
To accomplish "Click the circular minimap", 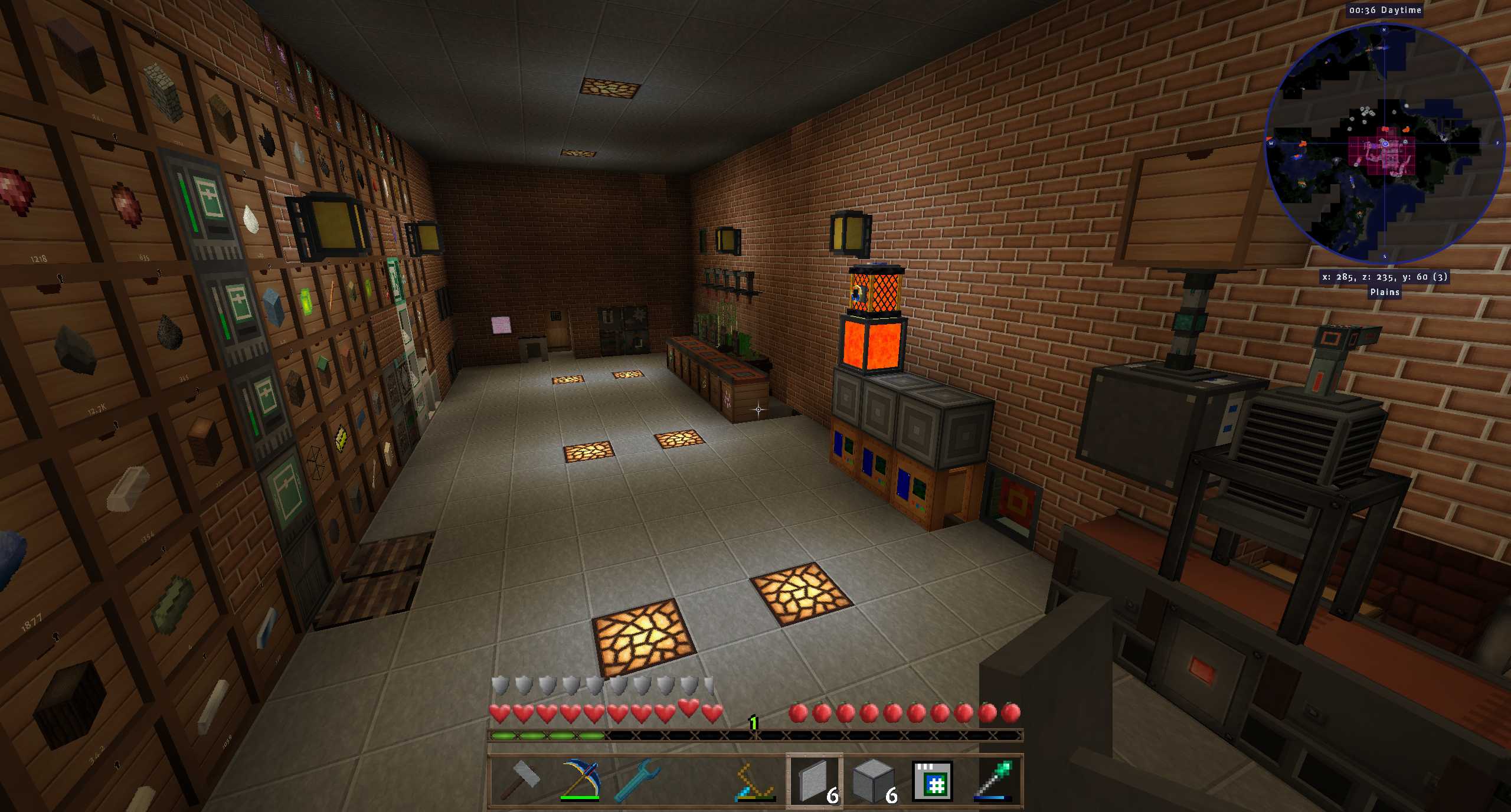I will click(x=1384, y=143).
